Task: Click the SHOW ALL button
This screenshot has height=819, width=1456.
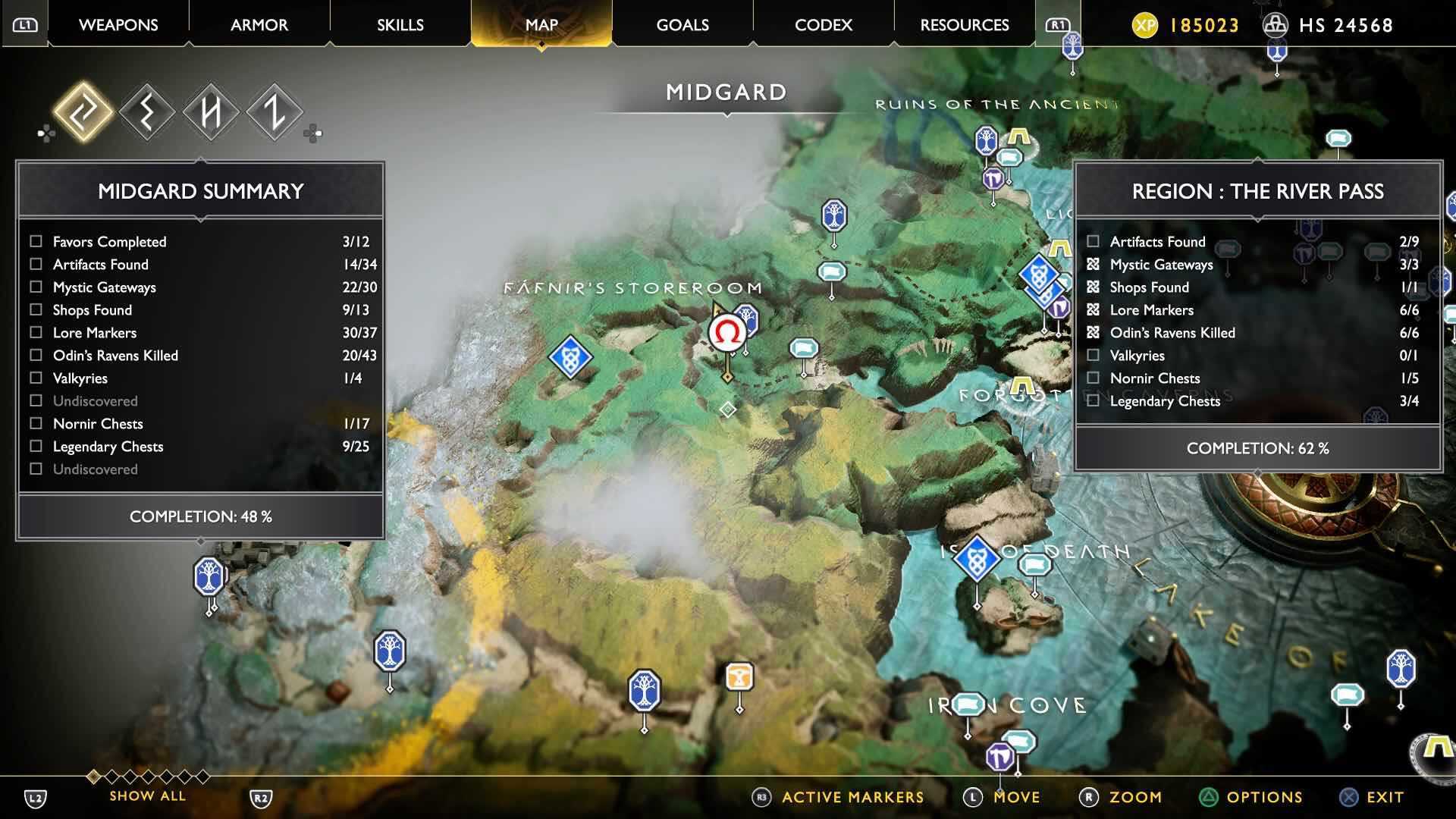Action: coord(147,796)
